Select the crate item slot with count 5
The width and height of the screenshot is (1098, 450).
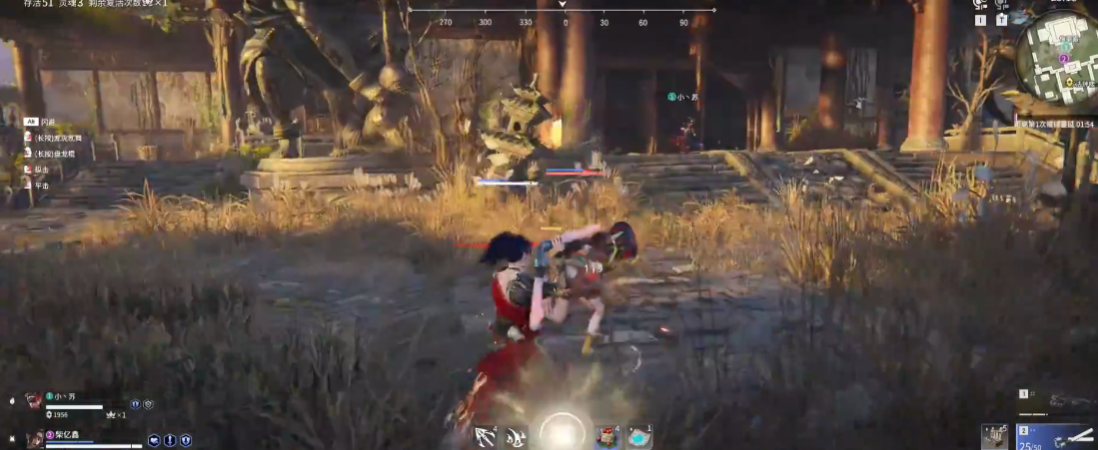(995, 435)
